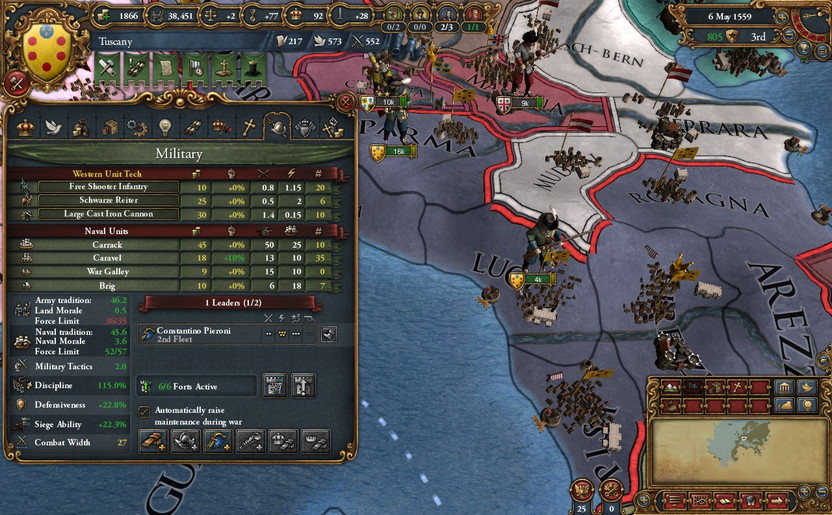Open the court tab with crown icon
Screen dimensions: 832x515
point(24,127)
